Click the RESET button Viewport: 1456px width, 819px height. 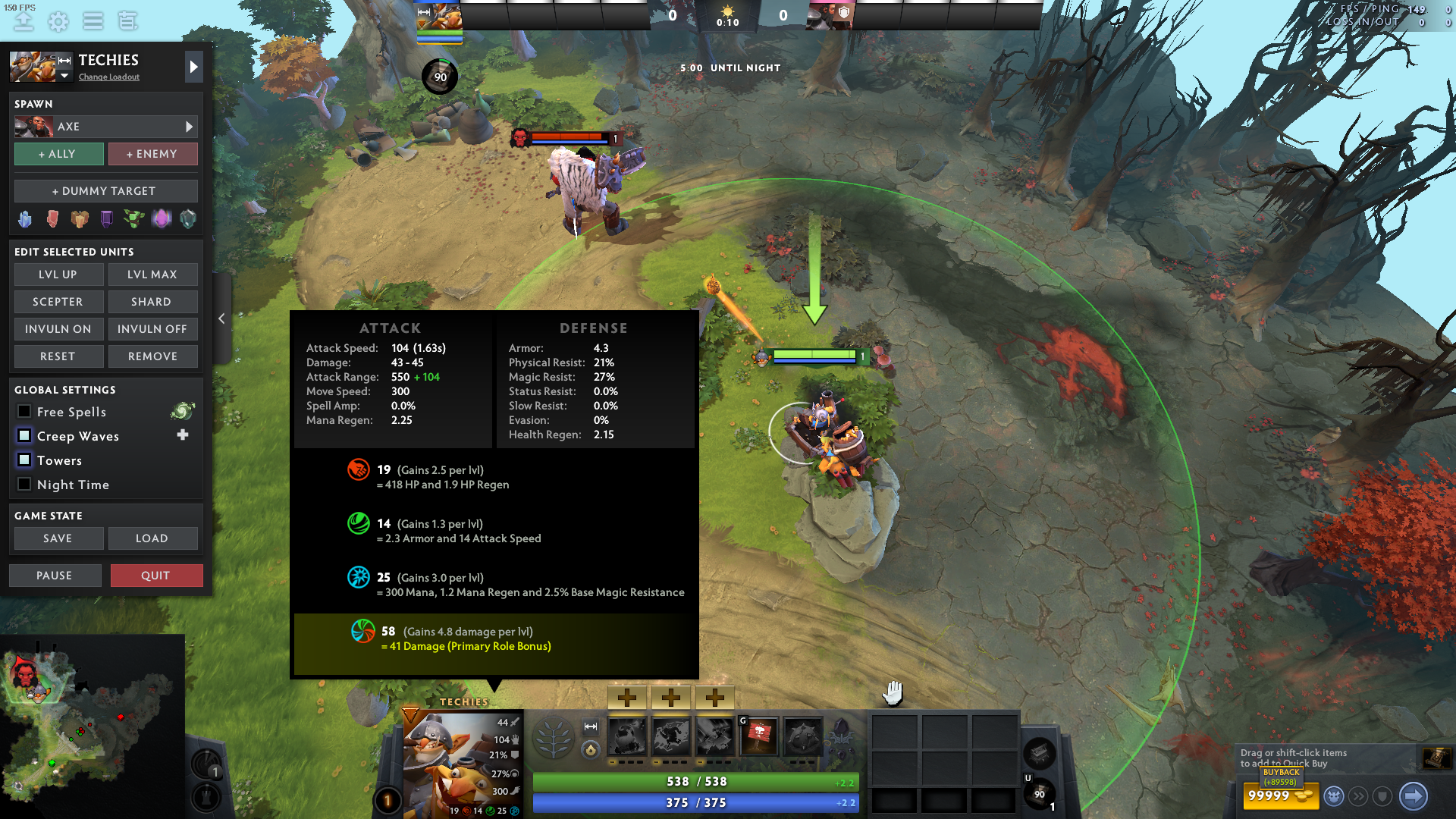coord(58,356)
